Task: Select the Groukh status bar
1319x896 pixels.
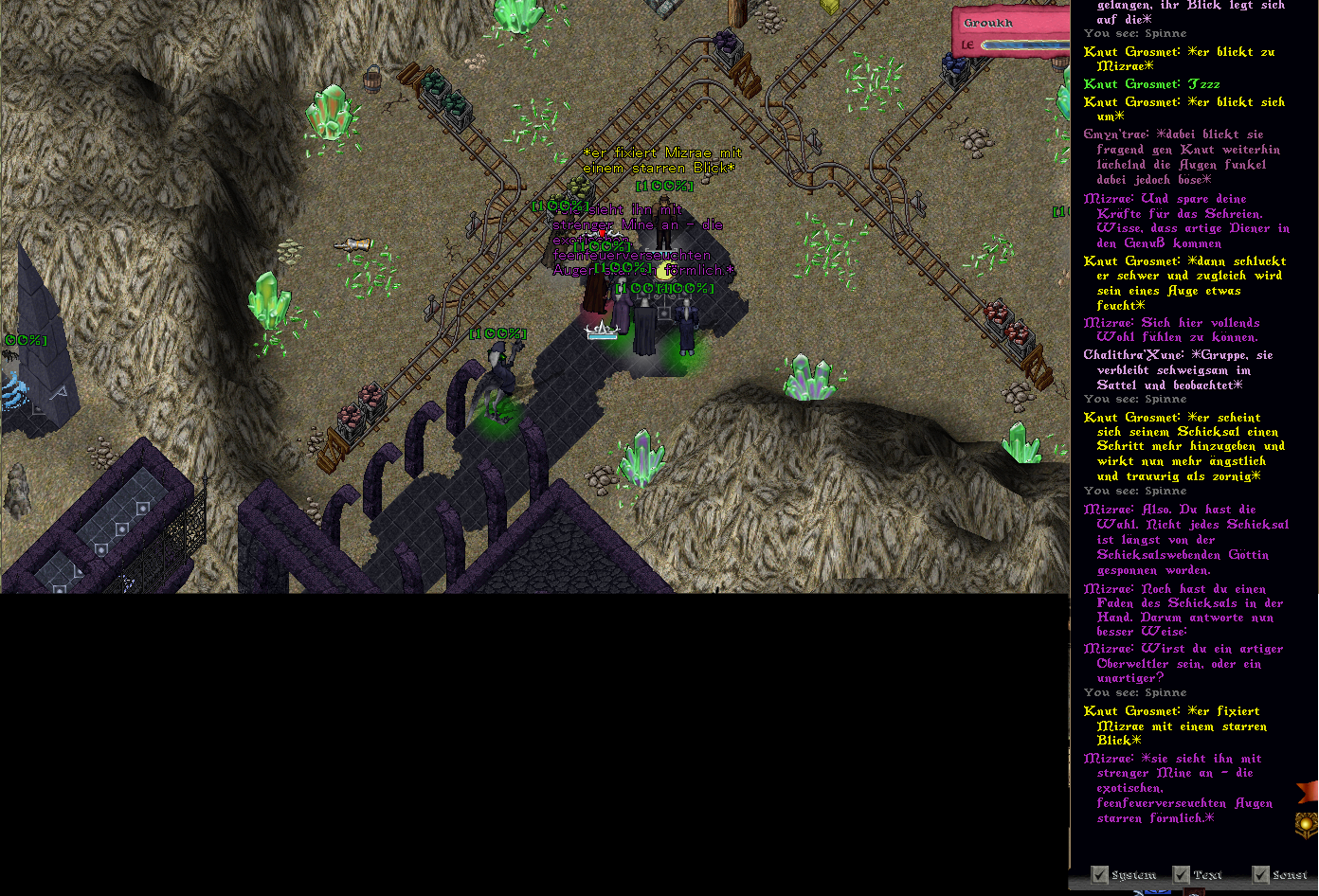Action: (1010, 32)
